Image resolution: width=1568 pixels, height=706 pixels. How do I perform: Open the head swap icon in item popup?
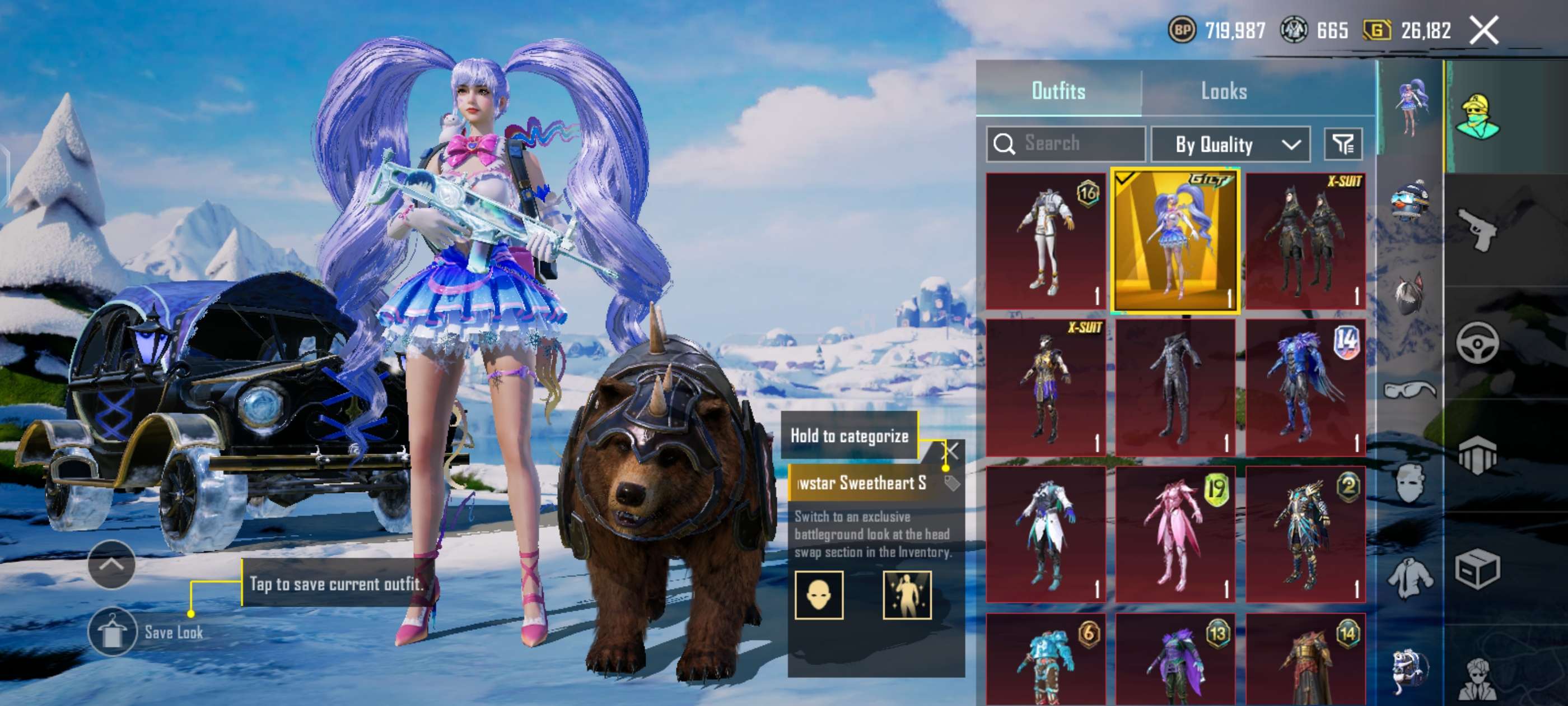819,594
